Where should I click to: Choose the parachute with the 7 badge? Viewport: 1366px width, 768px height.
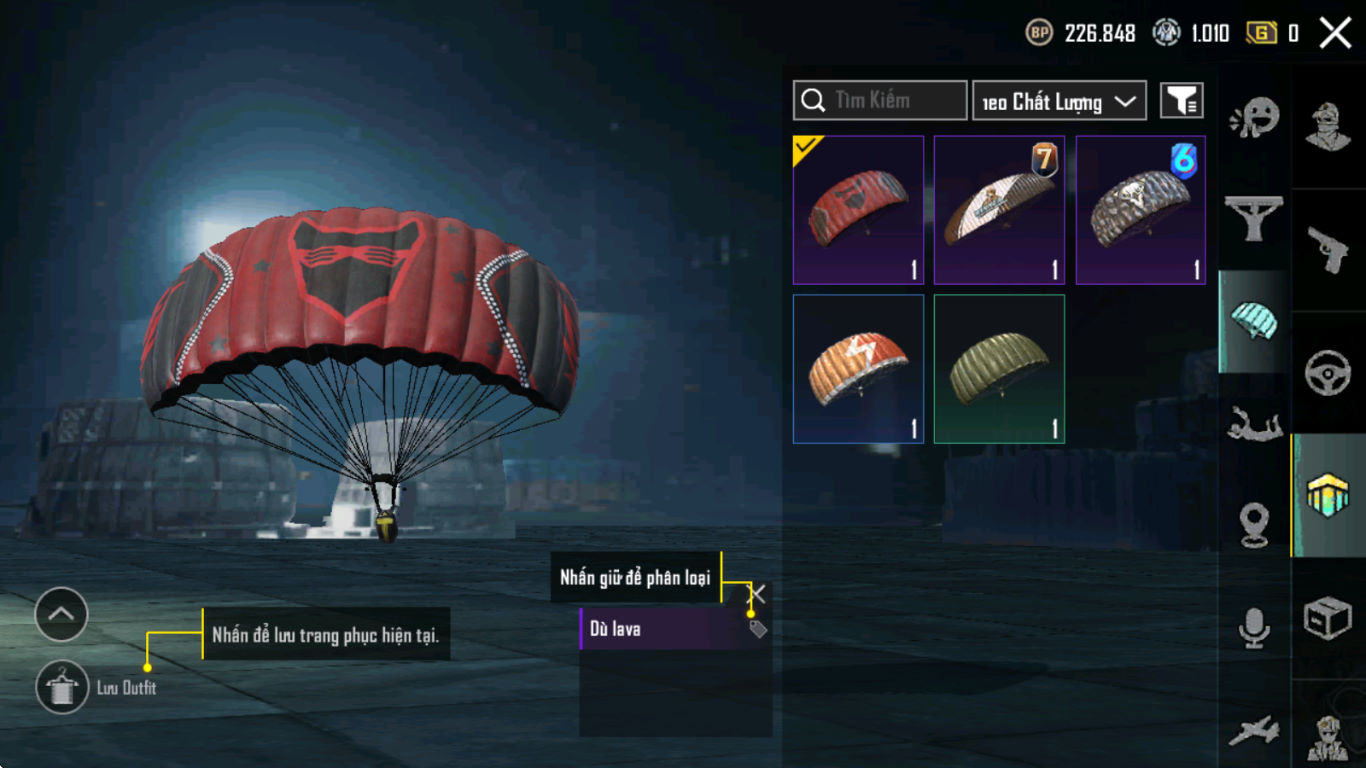coord(999,210)
